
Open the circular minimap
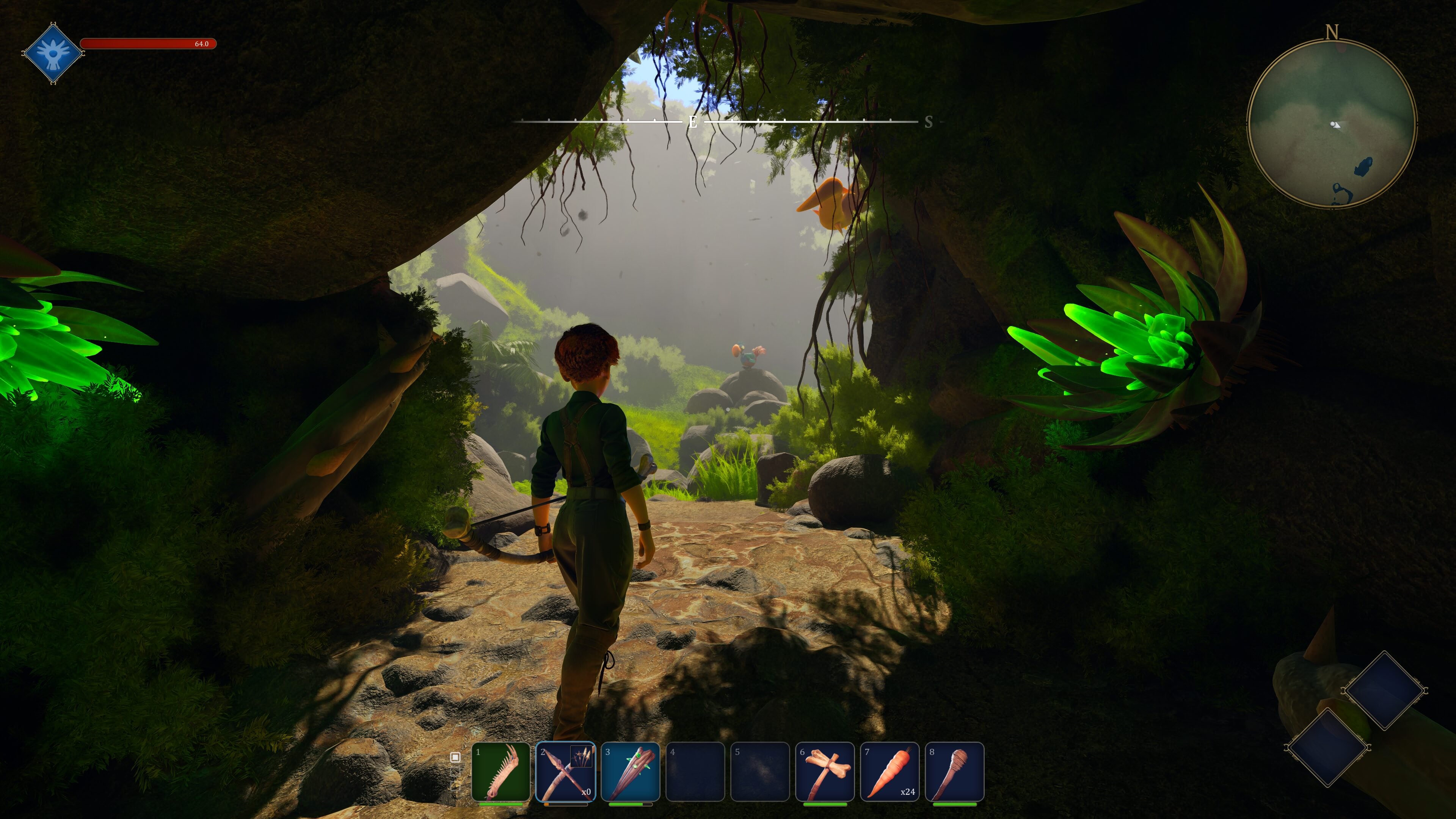point(1331,123)
